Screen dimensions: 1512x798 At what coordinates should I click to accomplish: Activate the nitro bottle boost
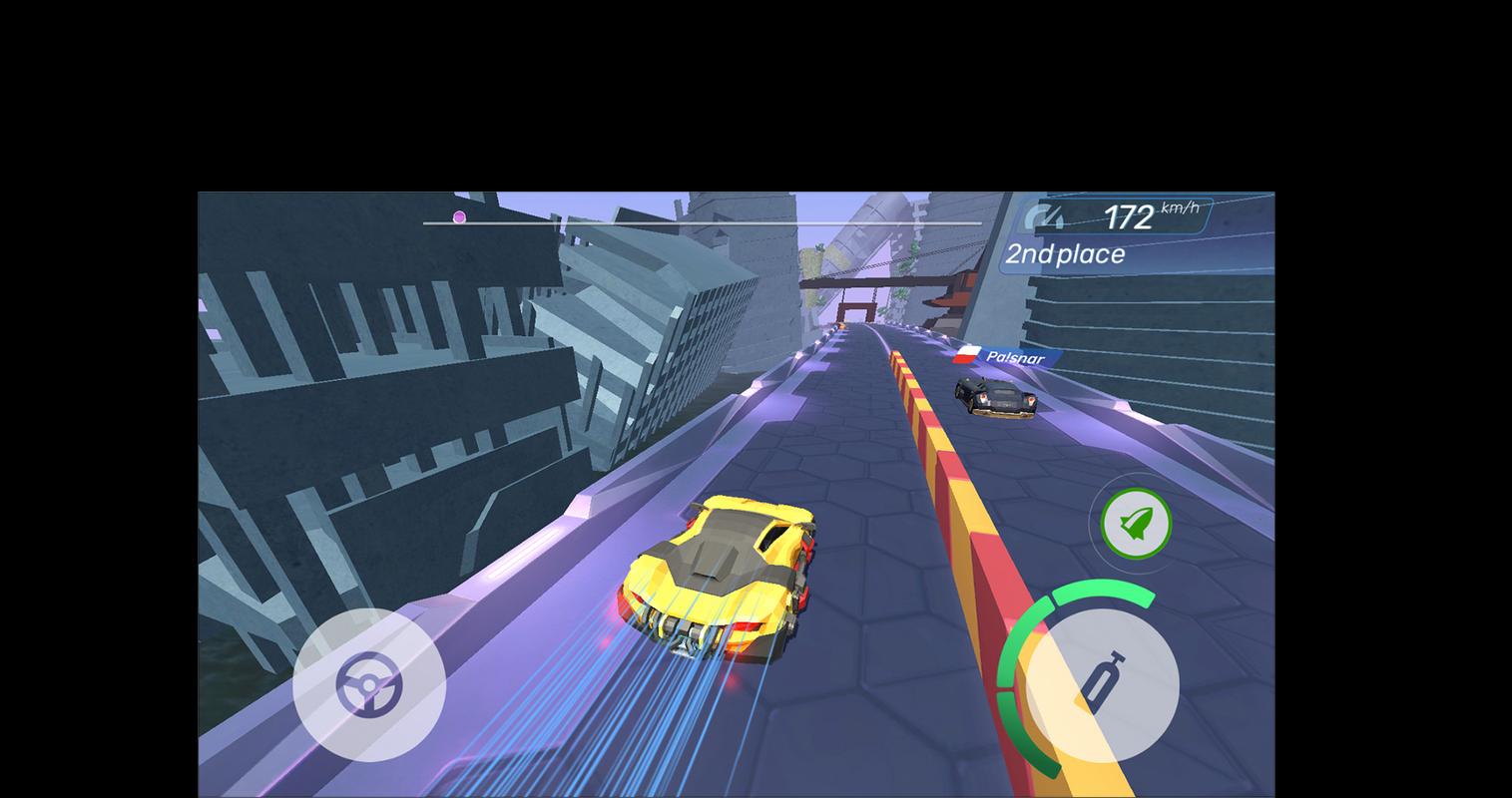coord(1102,685)
